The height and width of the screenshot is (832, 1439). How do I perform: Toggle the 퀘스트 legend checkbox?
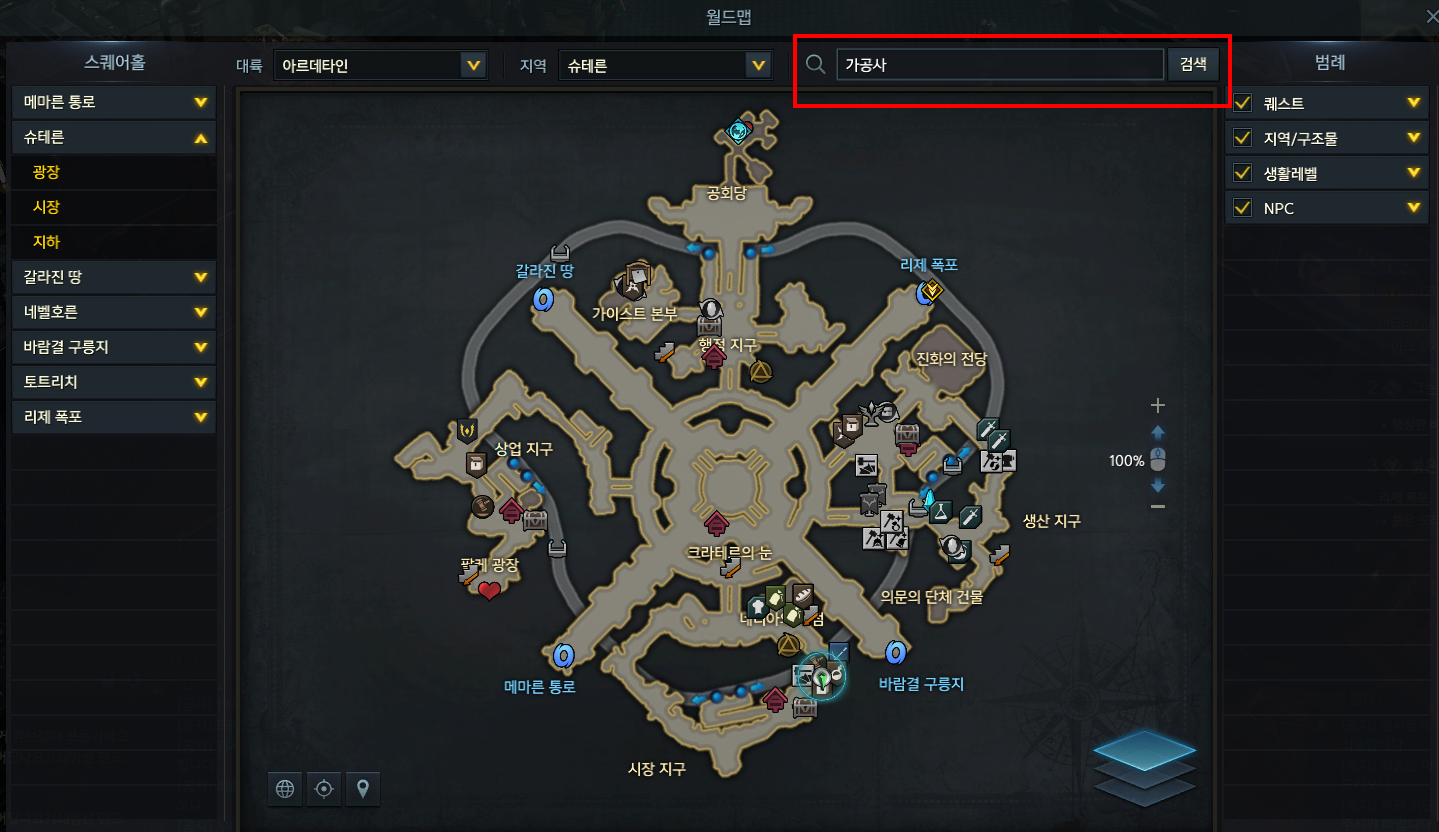1243,103
